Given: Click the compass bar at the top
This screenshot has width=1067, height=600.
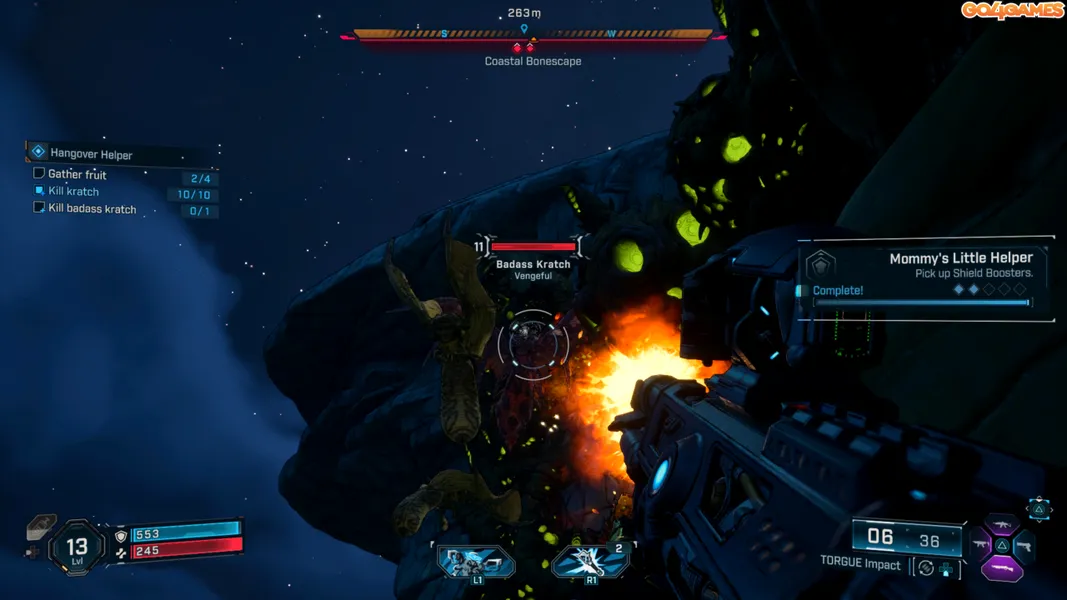Looking at the screenshot, I should 532,35.
